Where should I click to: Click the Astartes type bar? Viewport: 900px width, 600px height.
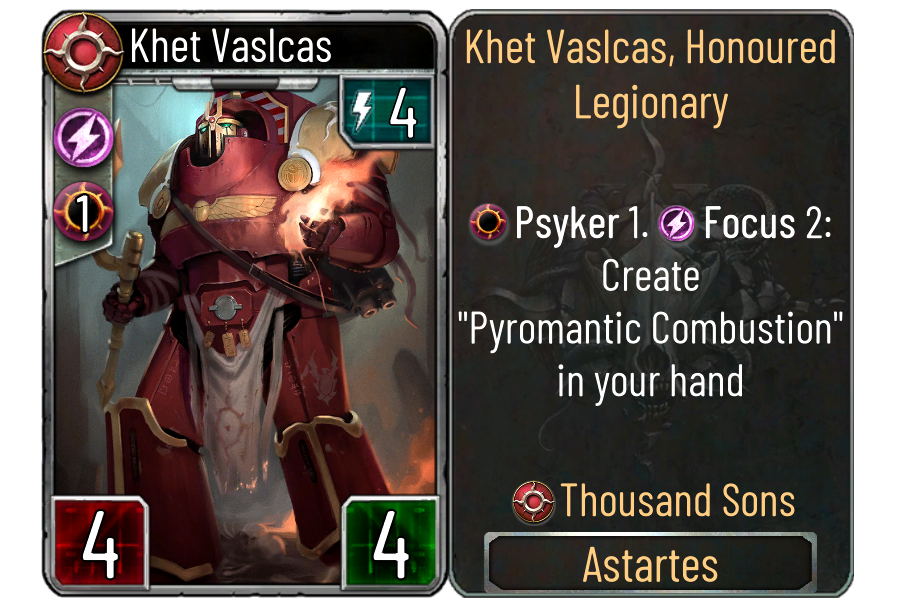(650, 563)
